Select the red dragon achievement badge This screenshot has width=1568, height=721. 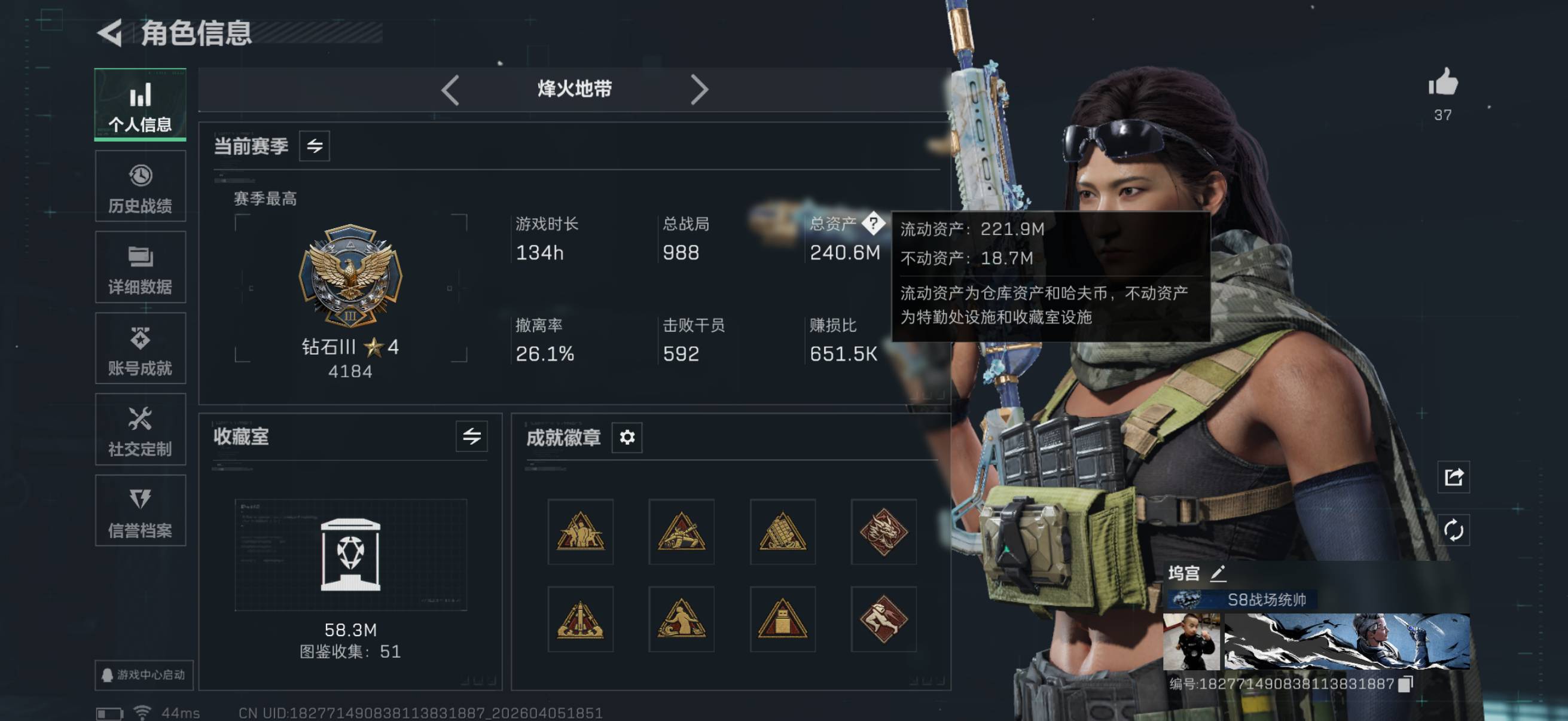pyautogui.click(x=883, y=531)
